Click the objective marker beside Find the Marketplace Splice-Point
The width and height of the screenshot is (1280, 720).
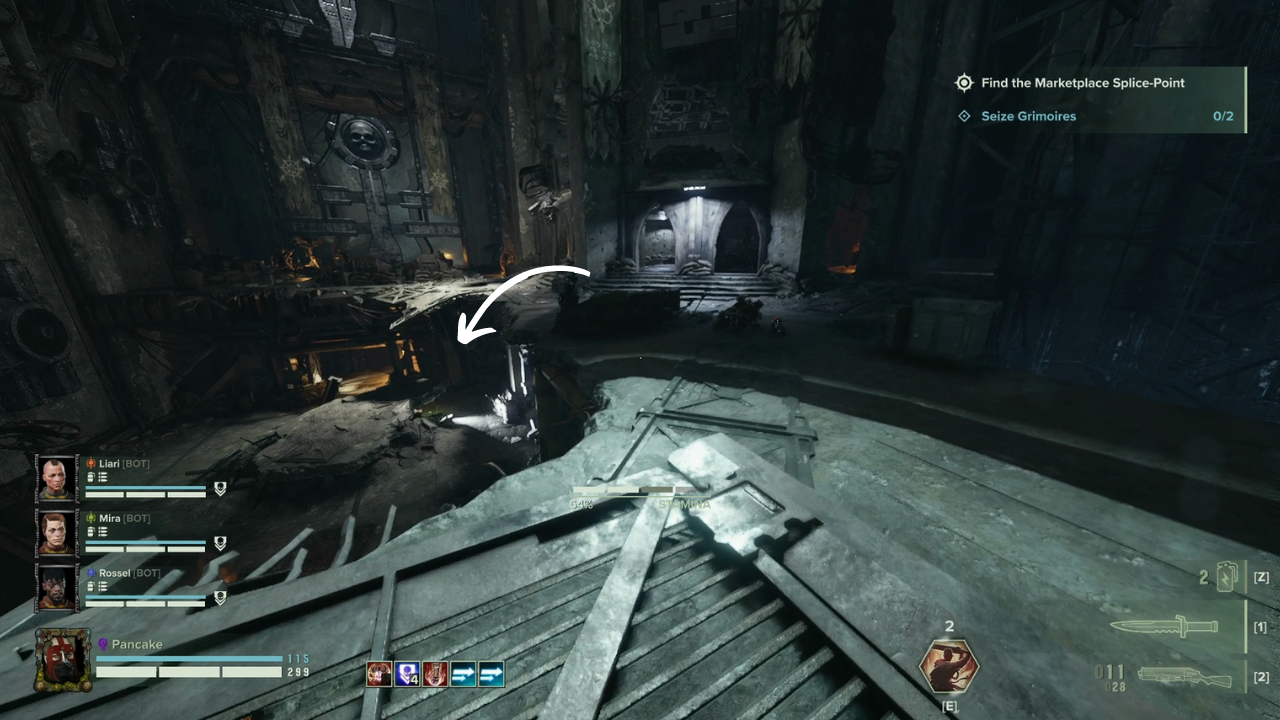[x=964, y=83]
